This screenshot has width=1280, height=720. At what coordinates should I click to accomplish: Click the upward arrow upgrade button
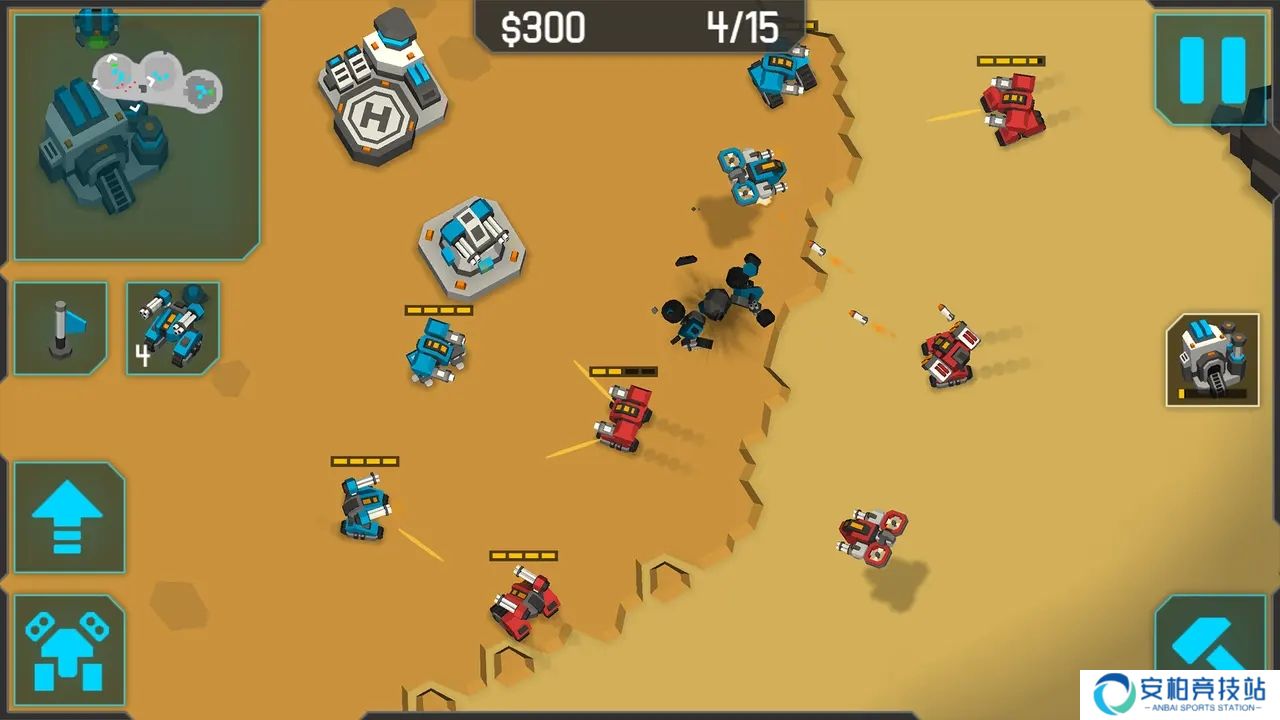click(68, 516)
